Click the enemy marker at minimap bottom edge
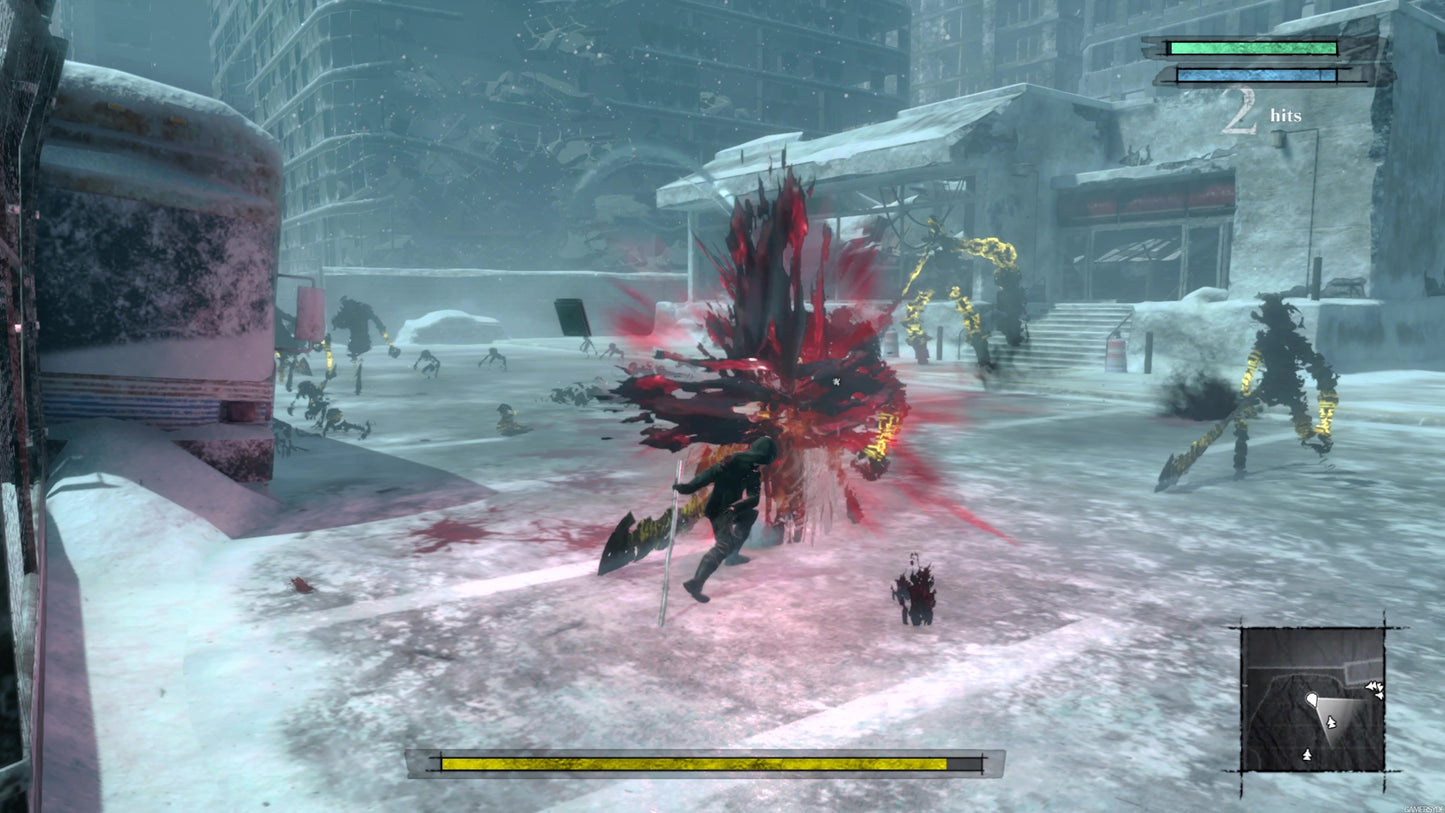Image resolution: width=1445 pixels, height=813 pixels. click(x=1306, y=753)
